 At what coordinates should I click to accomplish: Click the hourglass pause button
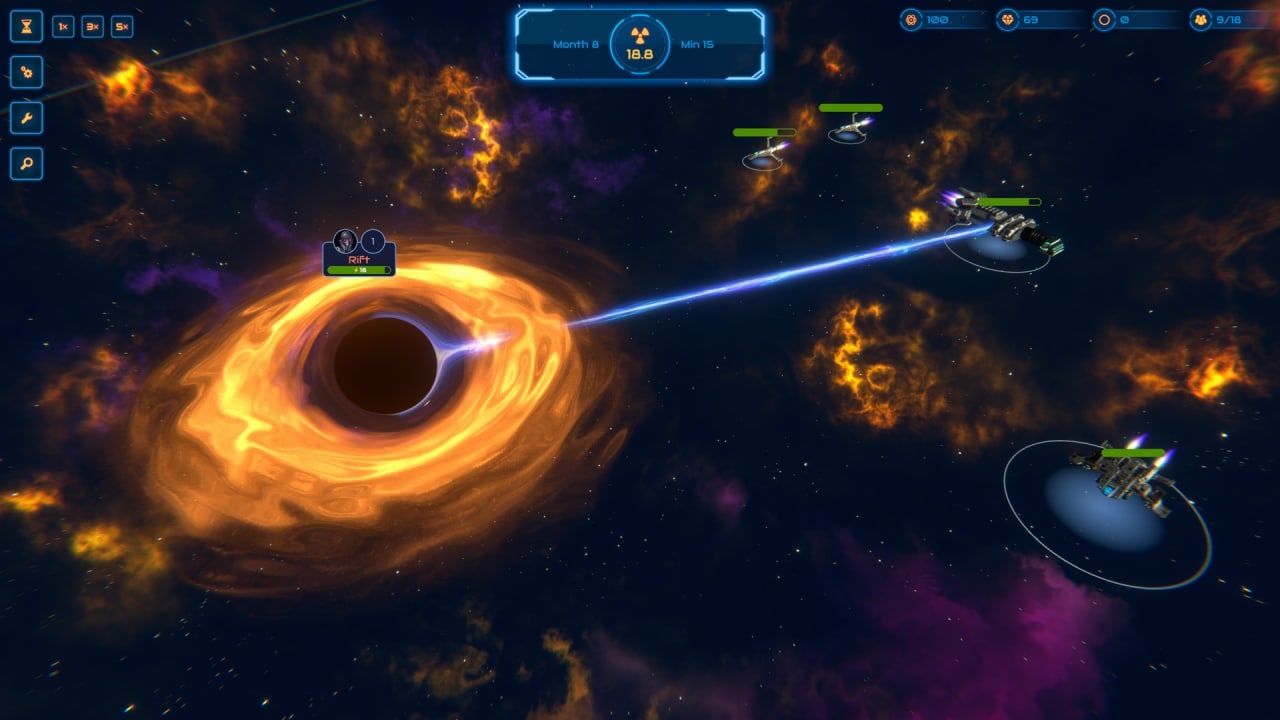pos(26,26)
